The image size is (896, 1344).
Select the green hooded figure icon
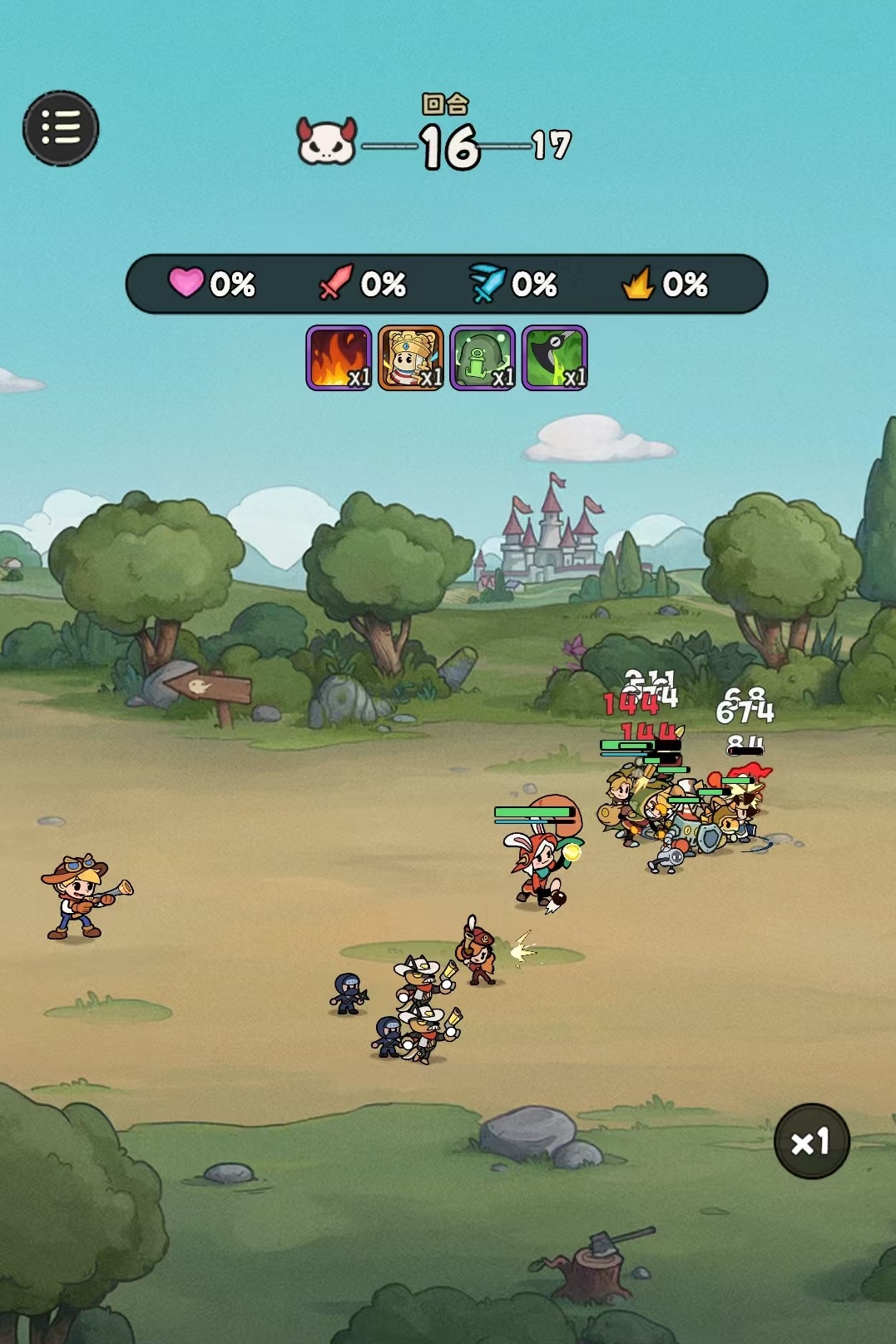483,358
